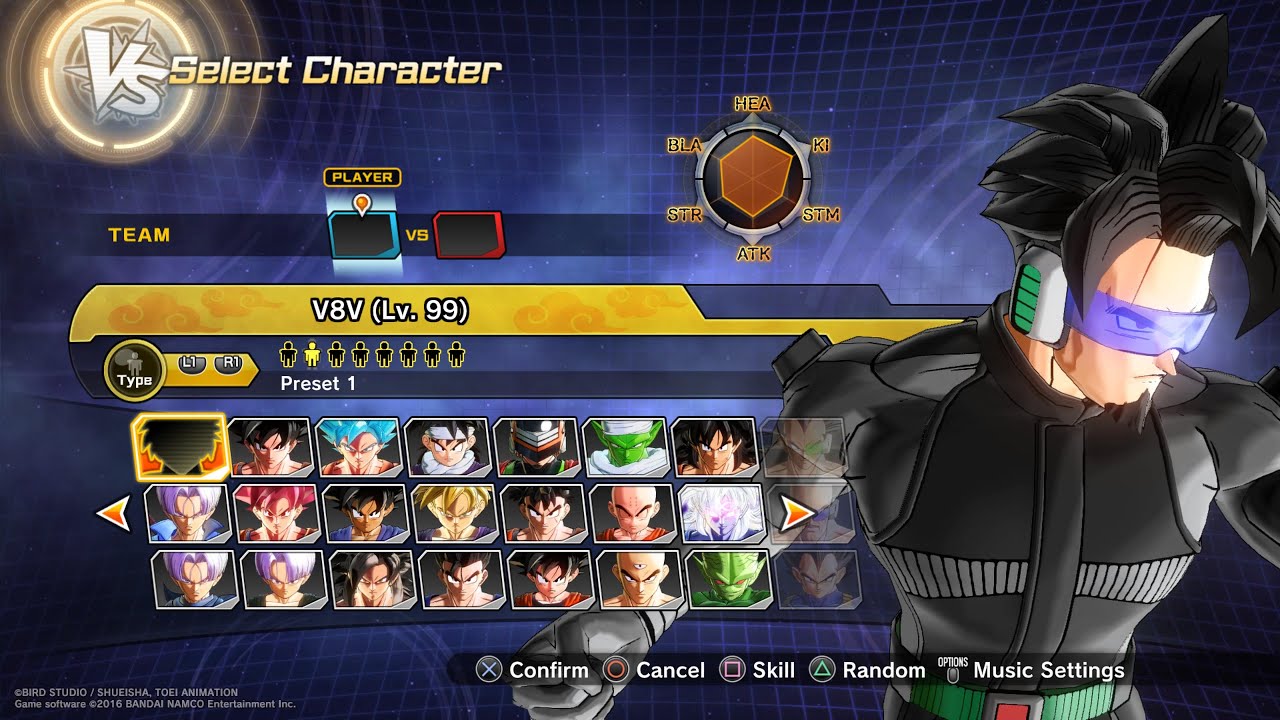The height and width of the screenshot is (720, 1280).
Task: Go to next character page arrow
Action: pyautogui.click(x=797, y=514)
